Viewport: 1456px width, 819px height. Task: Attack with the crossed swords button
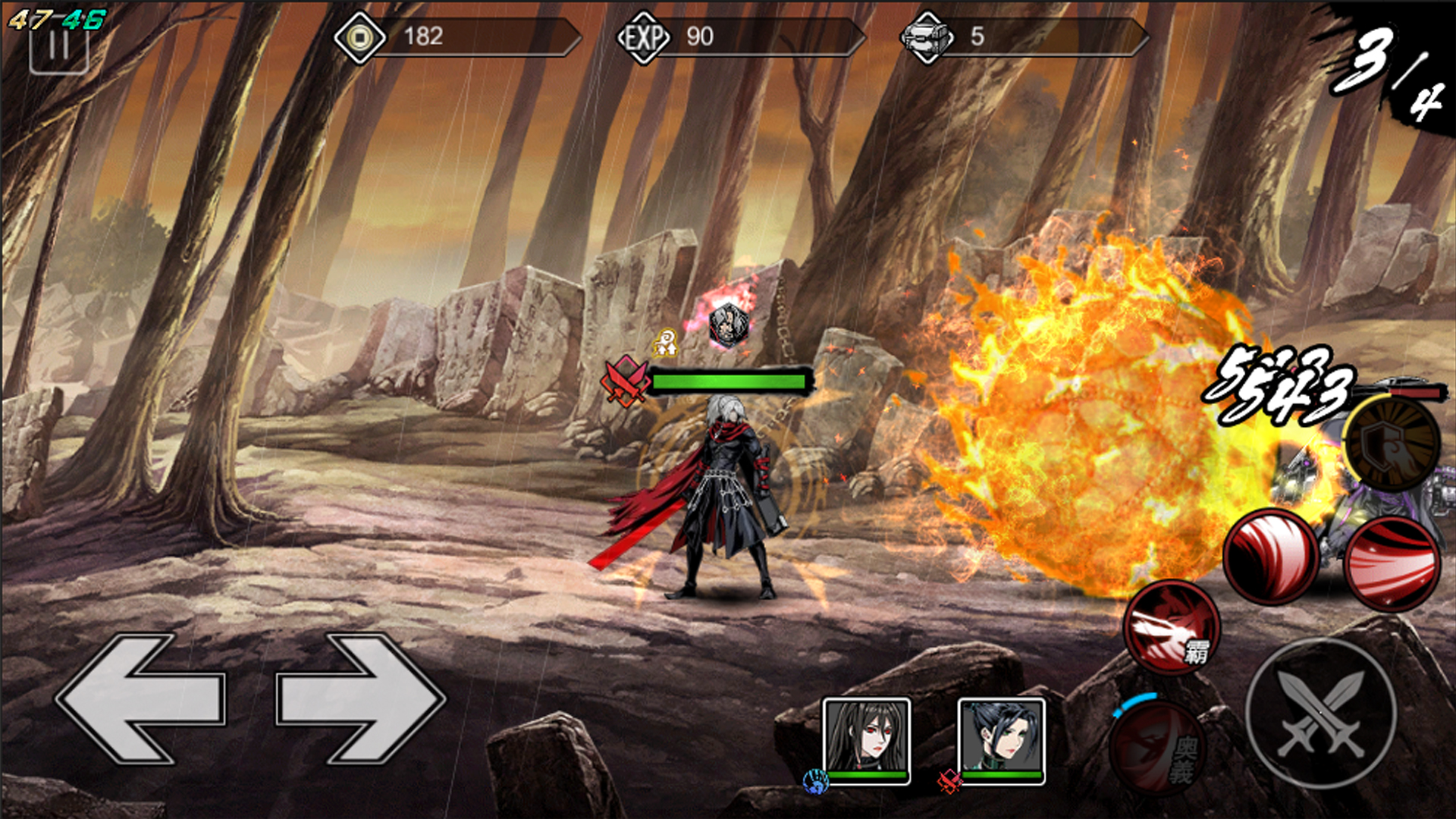click(1321, 714)
